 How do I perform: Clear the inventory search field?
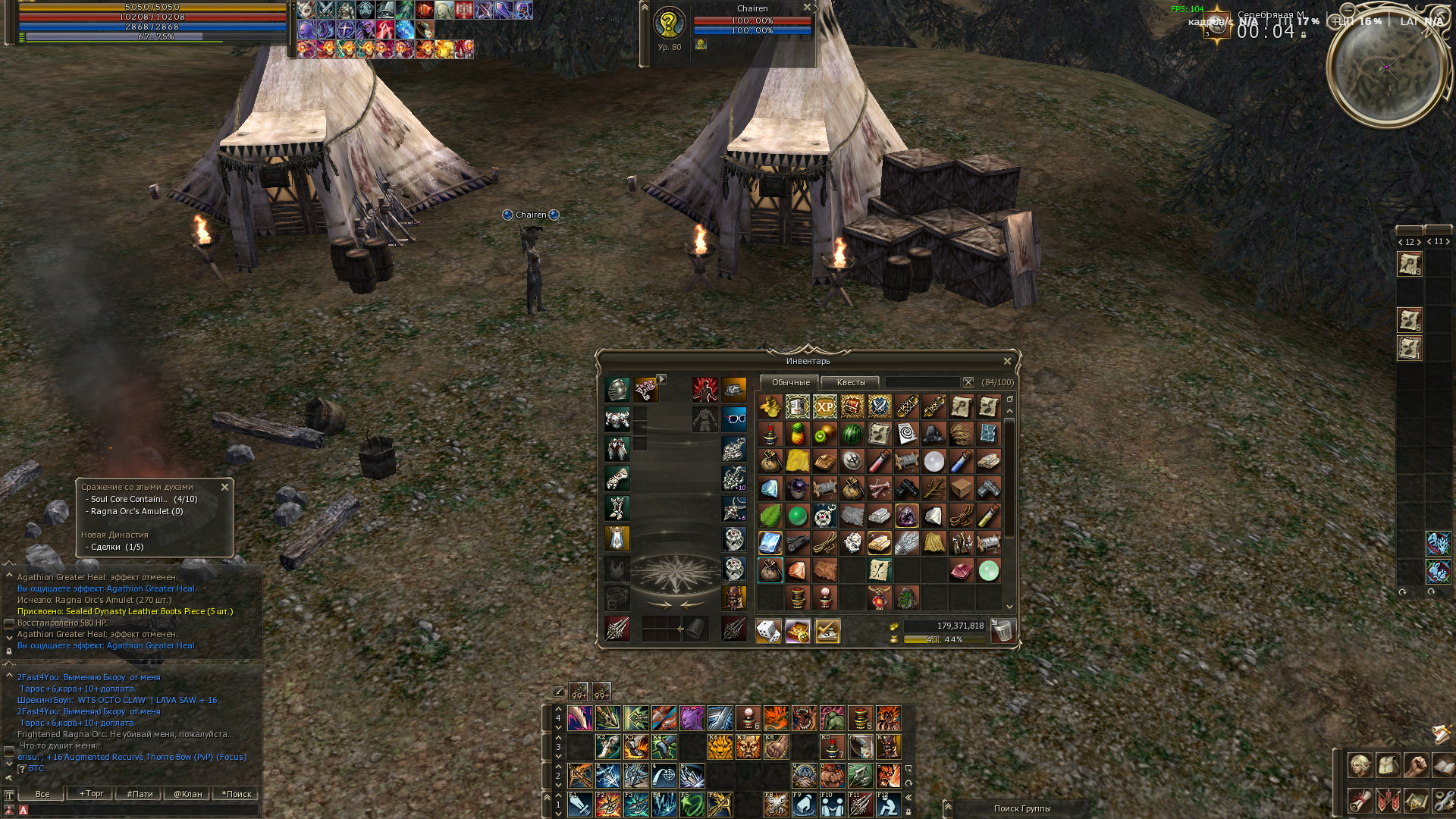pyautogui.click(x=968, y=382)
